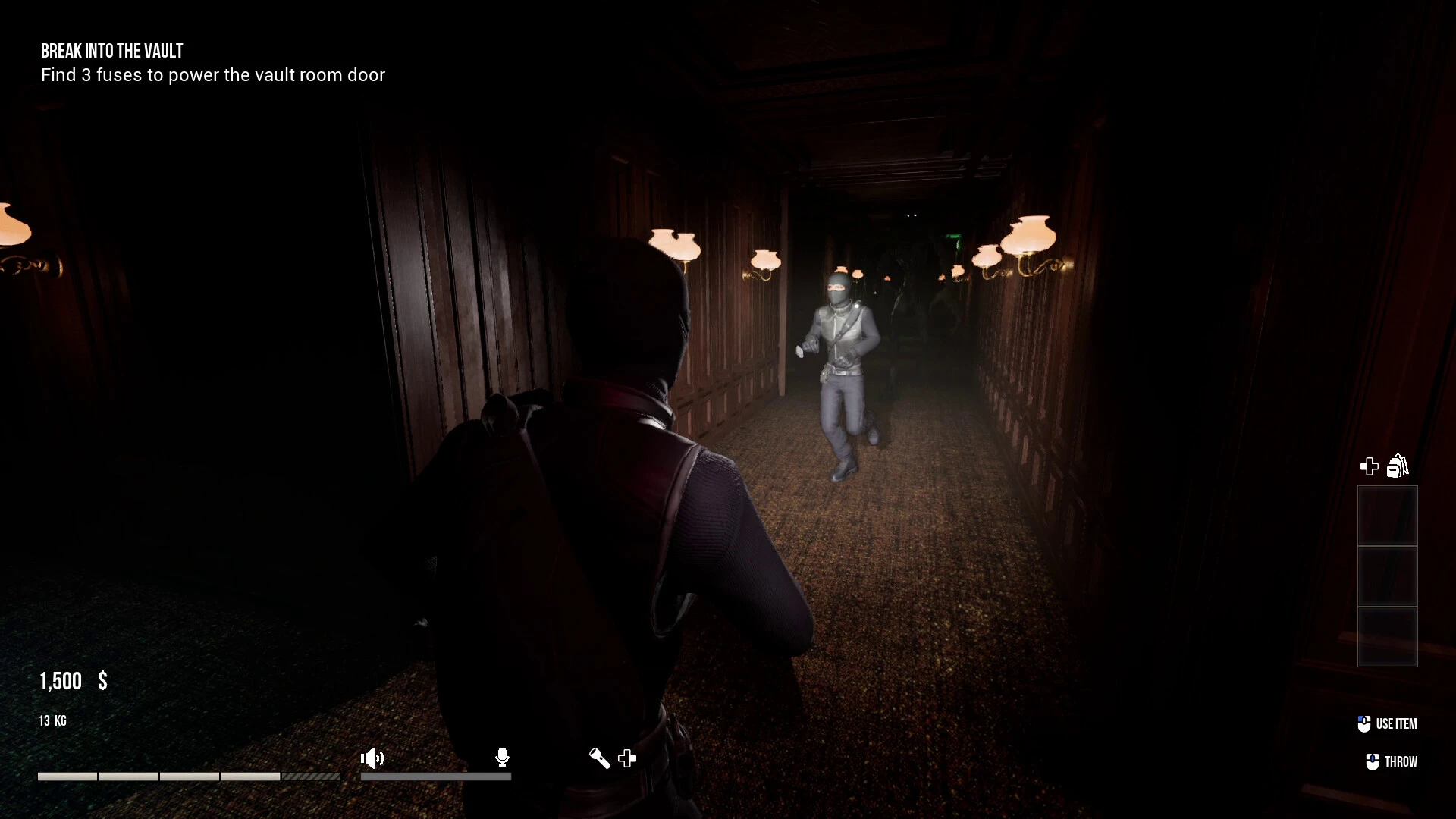The width and height of the screenshot is (1456, 819).
Task: Click the gray voice volume bar
Action: tap(436, 777)
